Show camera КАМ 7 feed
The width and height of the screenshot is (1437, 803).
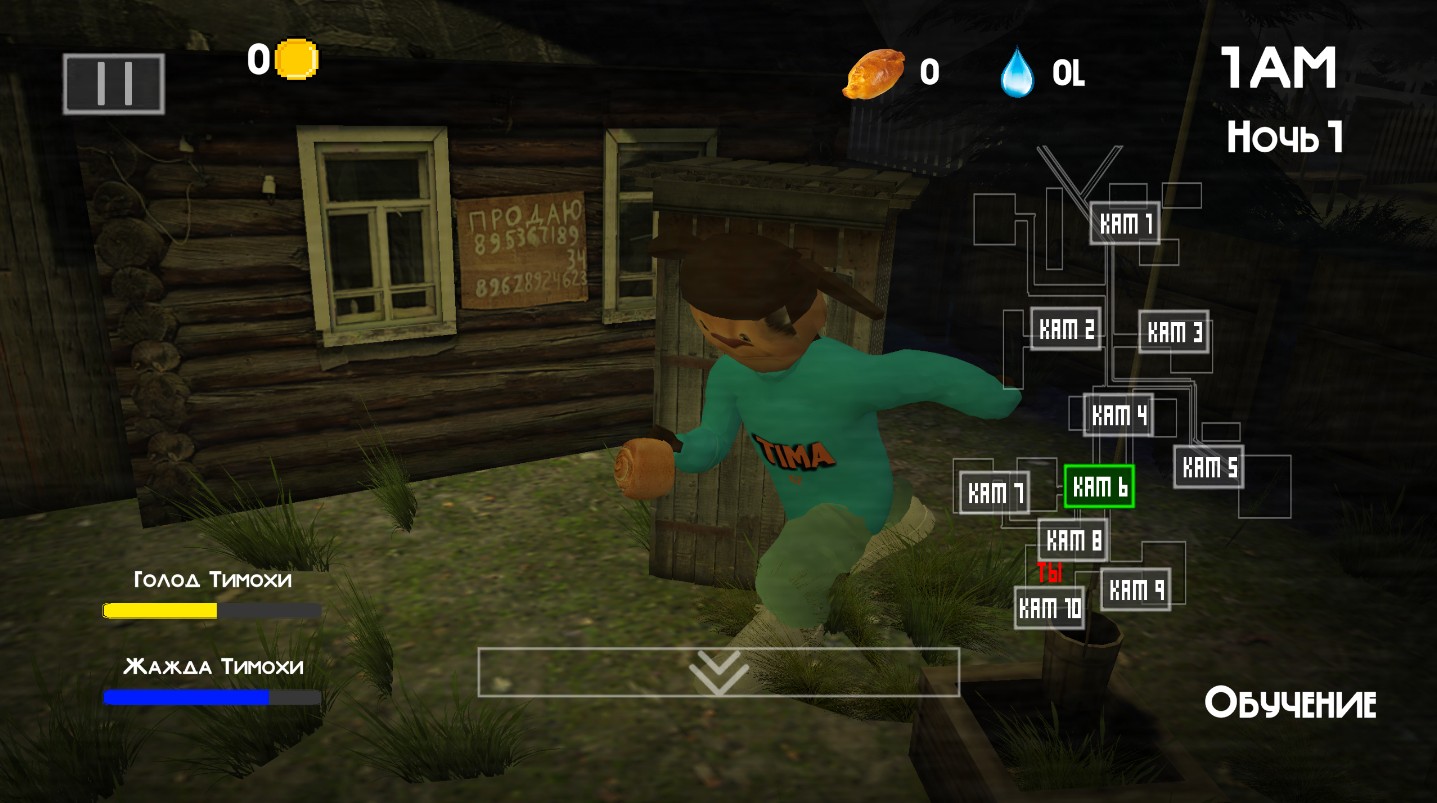click(995, 492)
